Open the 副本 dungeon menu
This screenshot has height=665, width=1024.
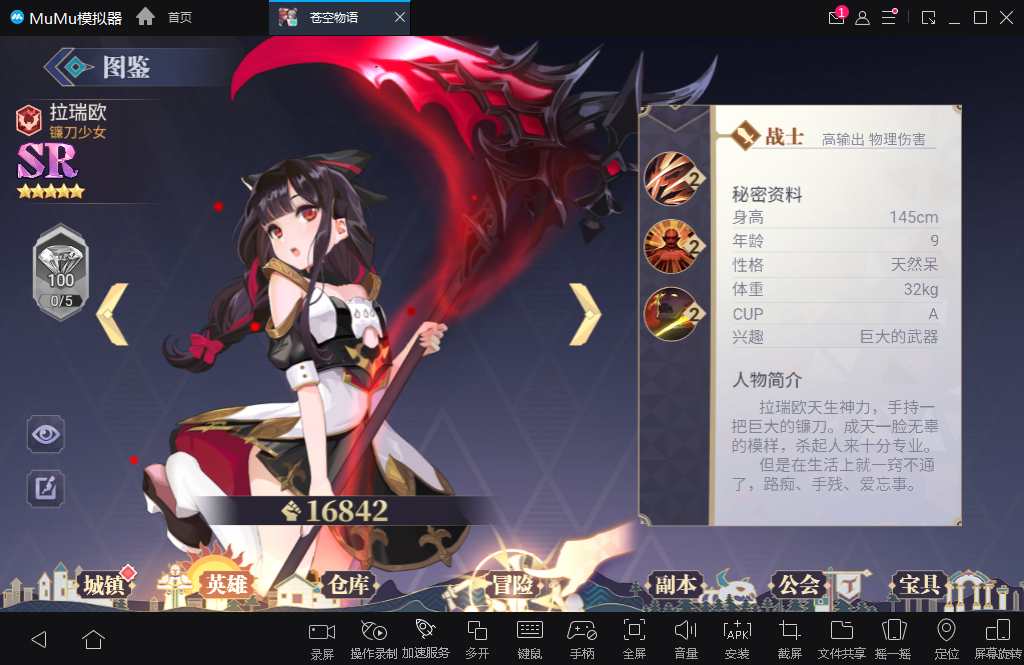tap(675, 585)
